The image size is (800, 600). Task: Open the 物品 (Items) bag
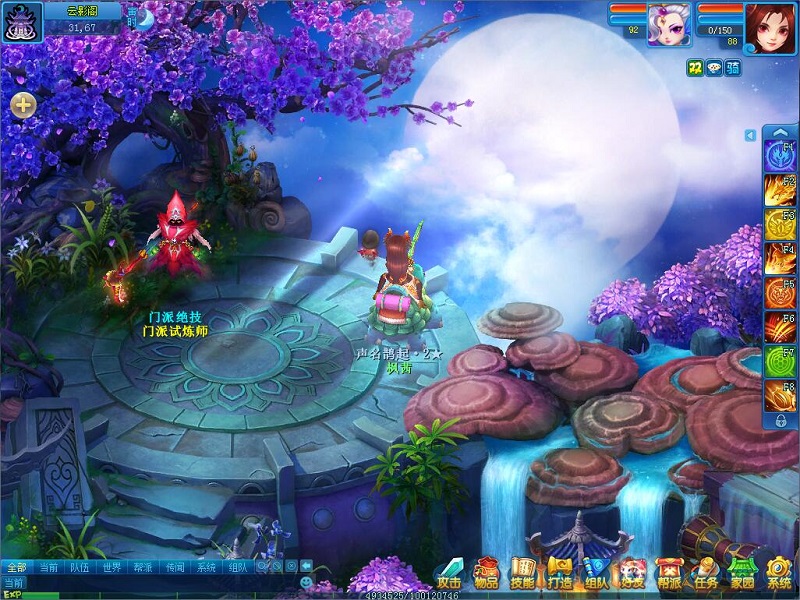coord(487,573)
